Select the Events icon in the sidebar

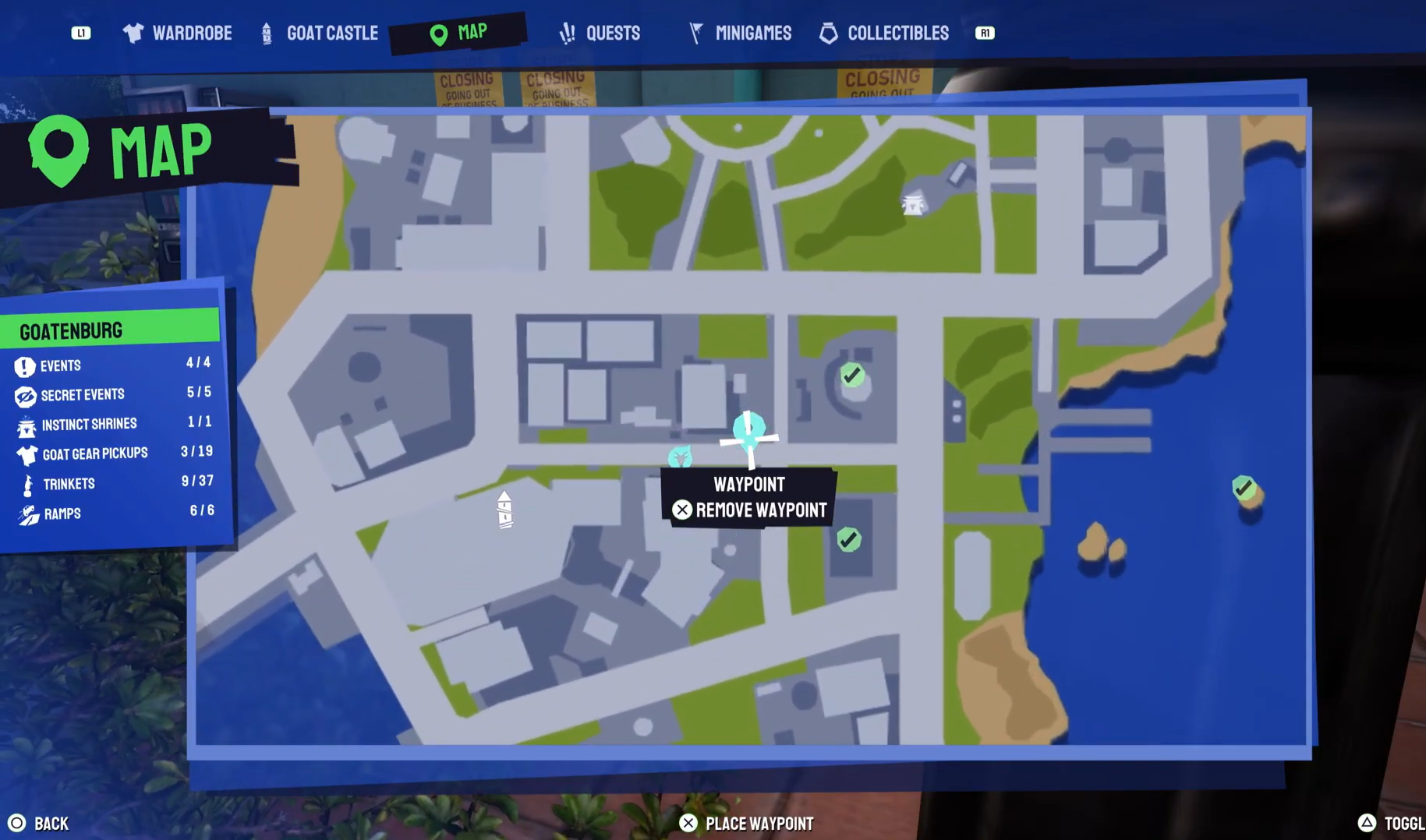[x=25, y=365]
